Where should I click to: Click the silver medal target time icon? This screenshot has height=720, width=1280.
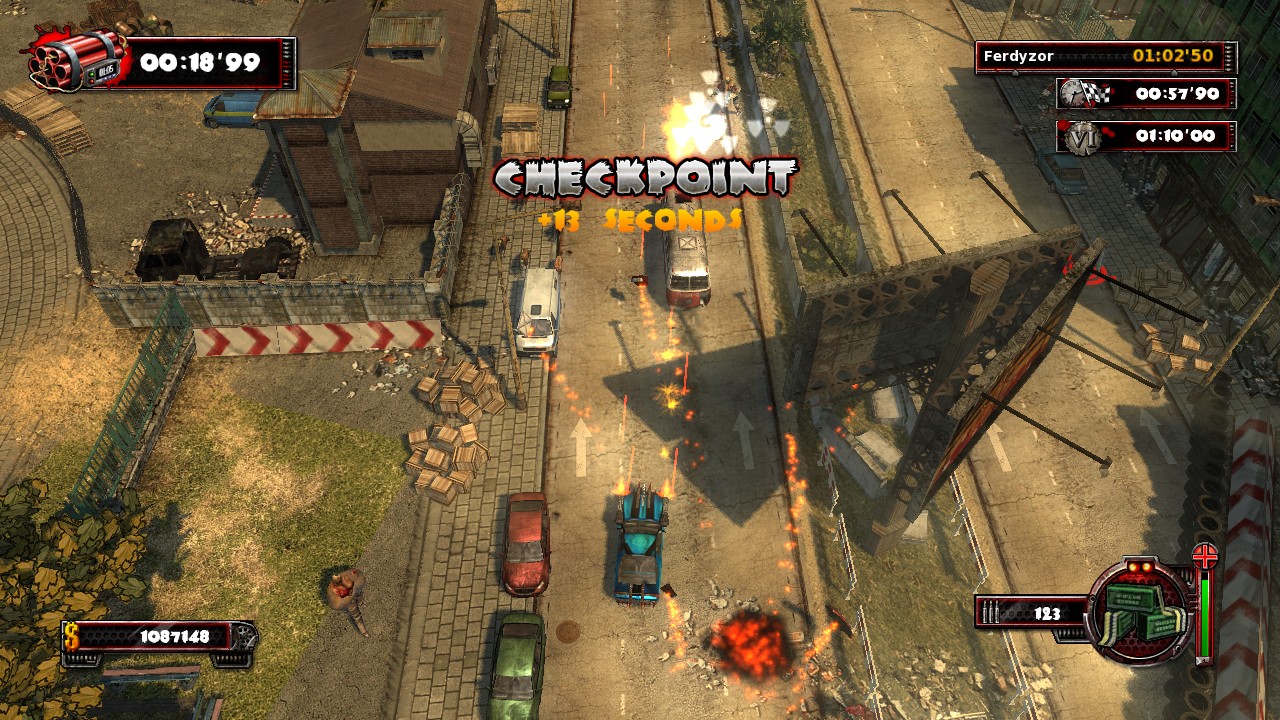coord(1081,138)
